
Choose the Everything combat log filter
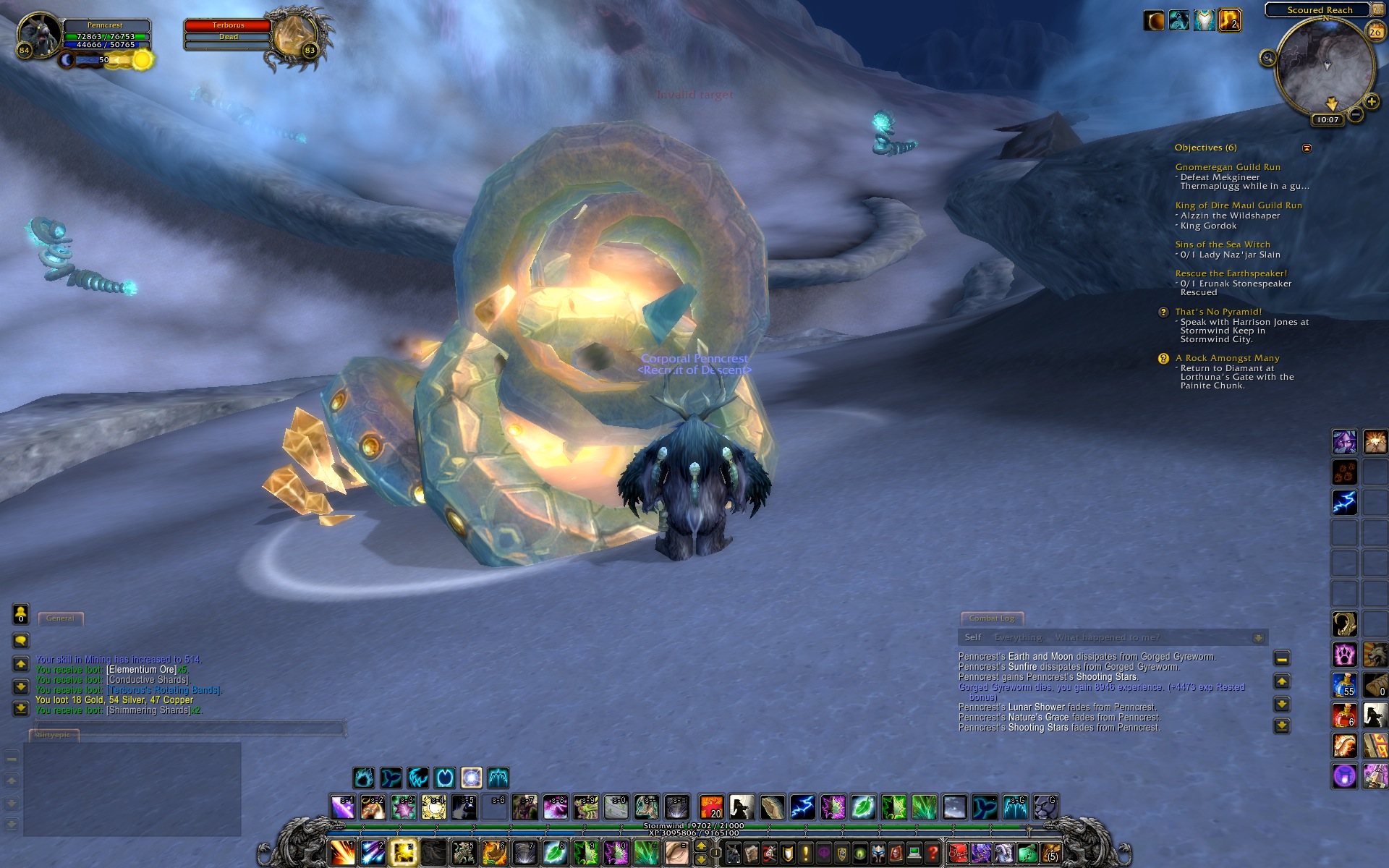click(x=1018, y=637)
